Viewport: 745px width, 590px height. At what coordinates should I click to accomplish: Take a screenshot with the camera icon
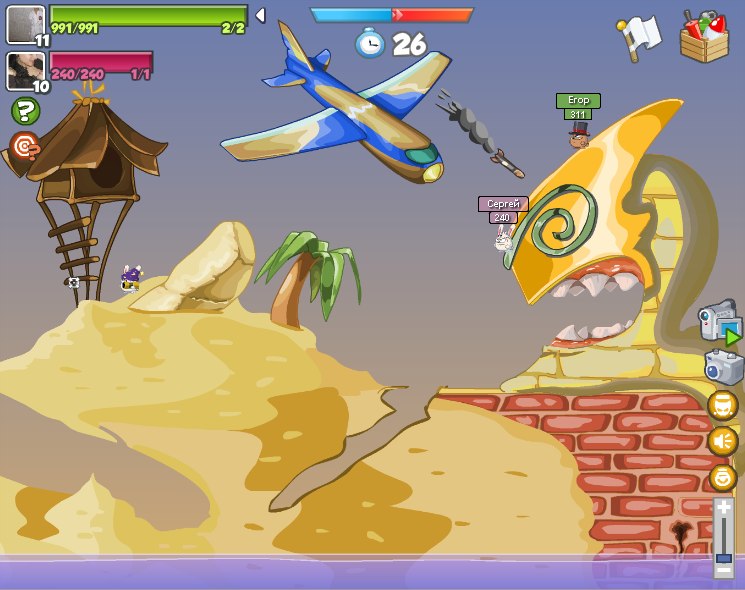point(723,366)
